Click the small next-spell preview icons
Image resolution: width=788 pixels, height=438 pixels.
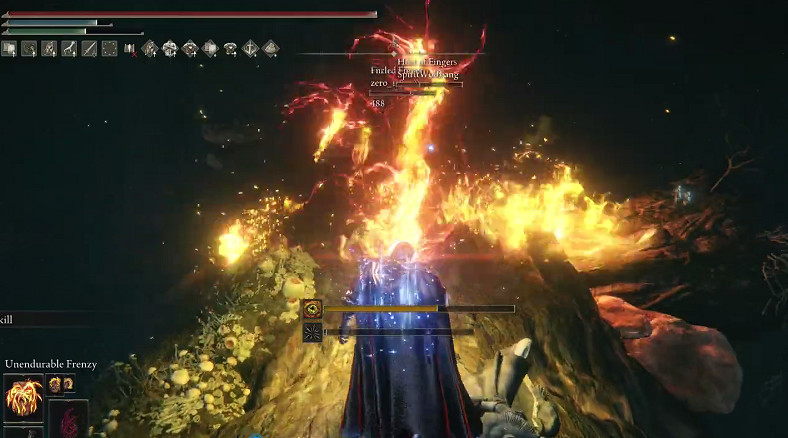(60, 384)
